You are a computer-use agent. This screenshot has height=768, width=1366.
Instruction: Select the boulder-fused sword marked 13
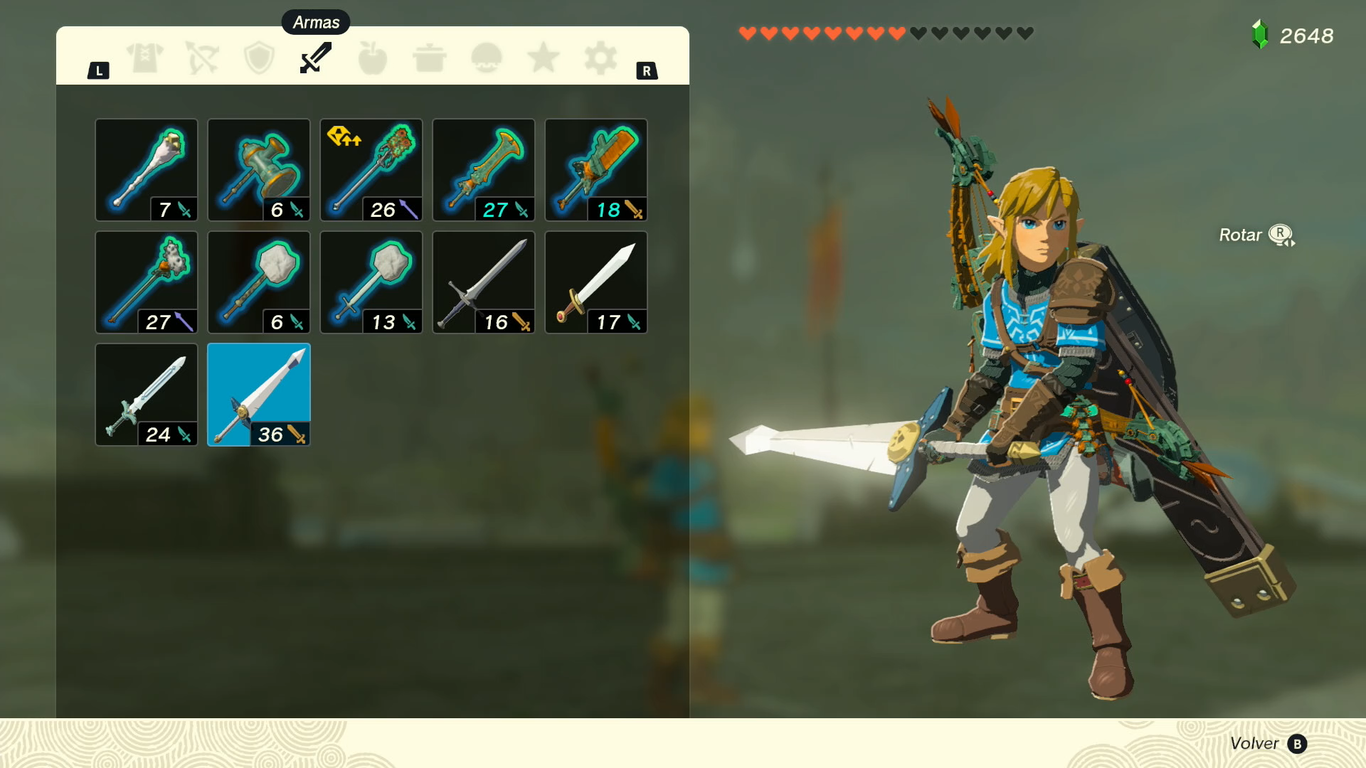[x=371, y=282]
